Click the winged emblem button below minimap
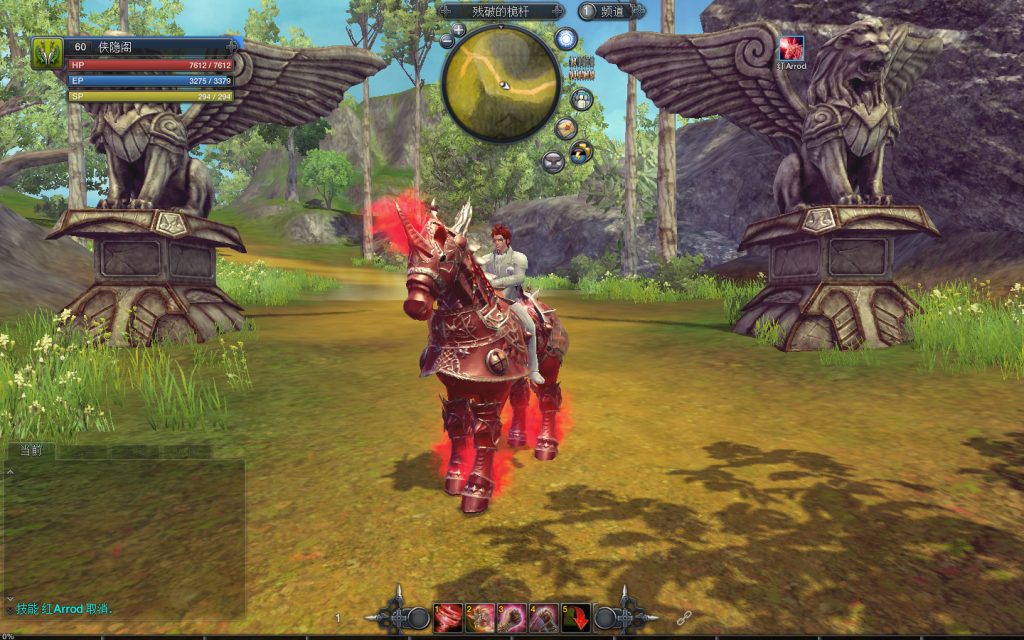This screenshot has height=640, width=1024. (x=553, y=160)
